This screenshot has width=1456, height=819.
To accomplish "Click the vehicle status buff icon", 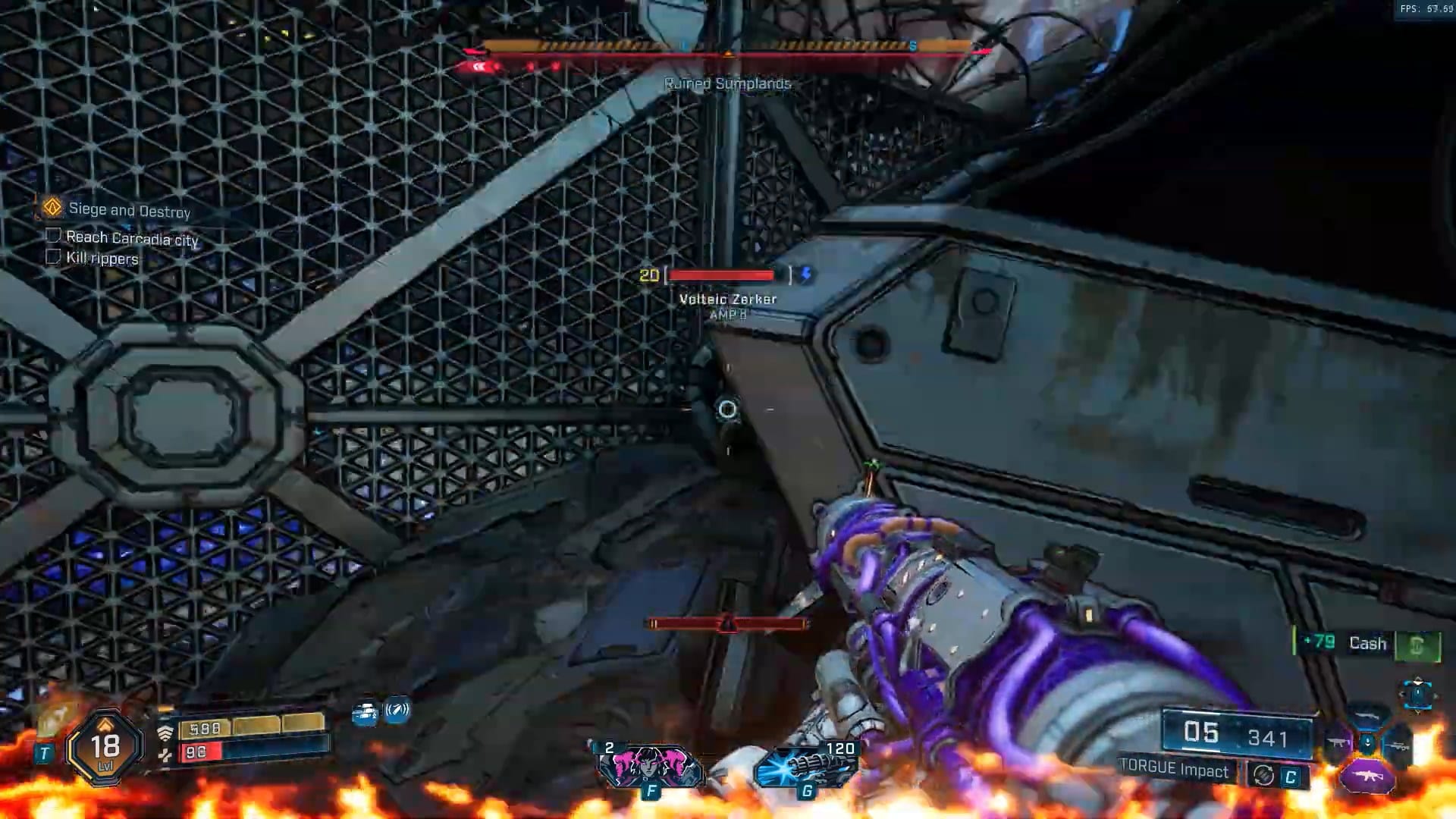I will pos(366,714).
